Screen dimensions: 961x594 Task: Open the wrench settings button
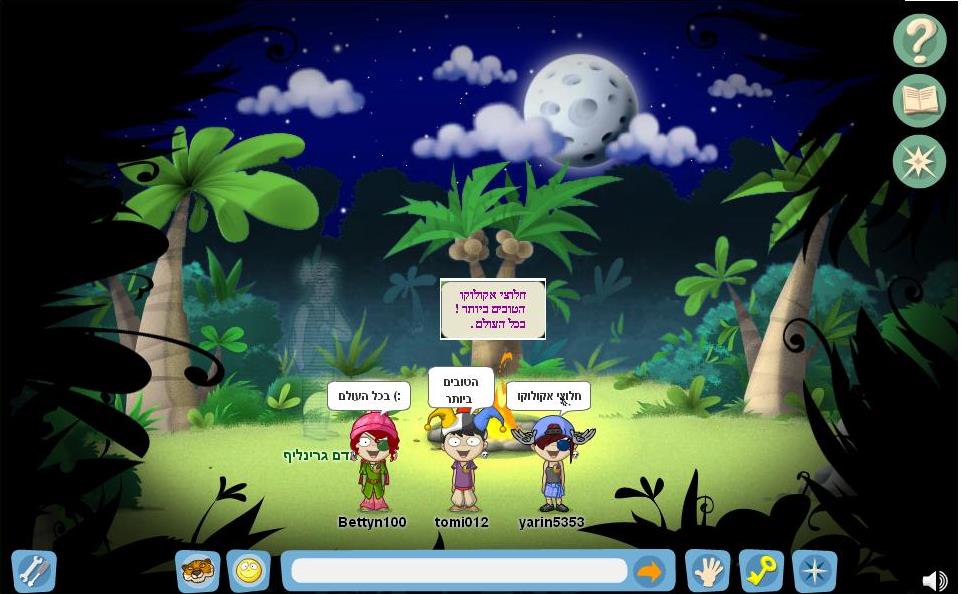(33, 571)
